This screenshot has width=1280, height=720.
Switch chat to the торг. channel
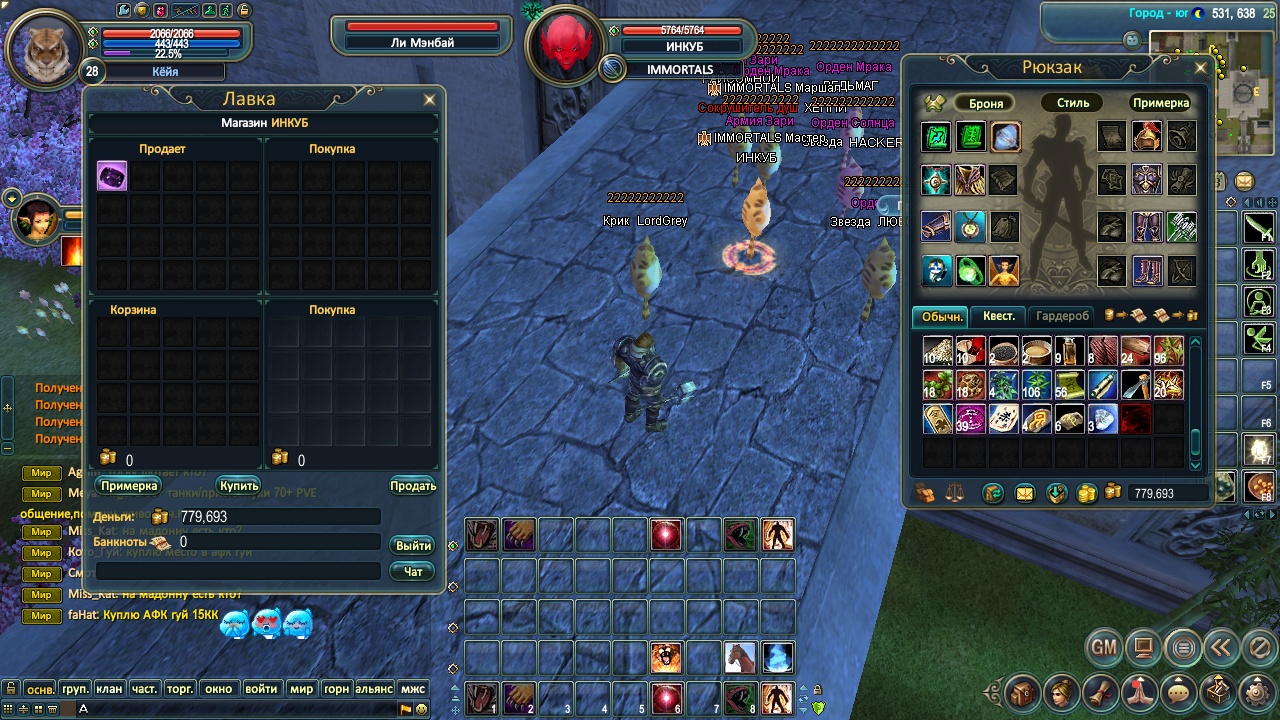(180, 689)
